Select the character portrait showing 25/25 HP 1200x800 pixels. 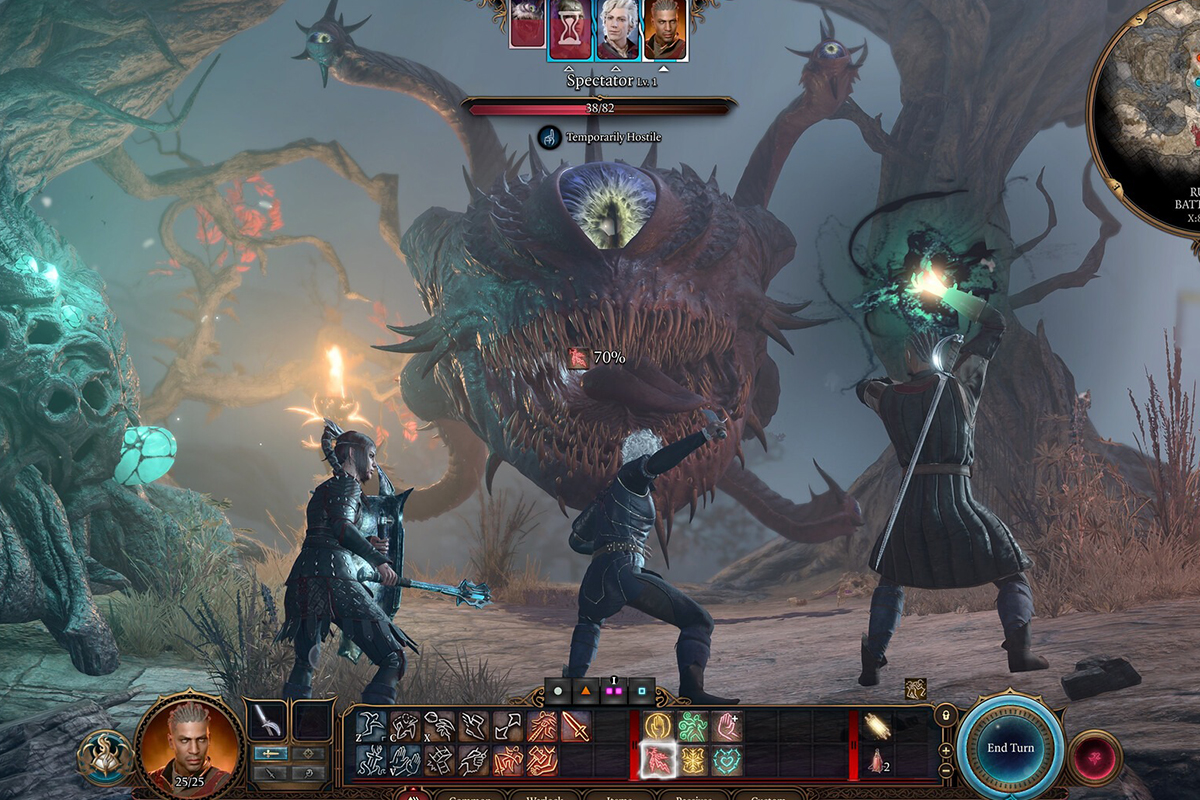[x=188, y=740]
